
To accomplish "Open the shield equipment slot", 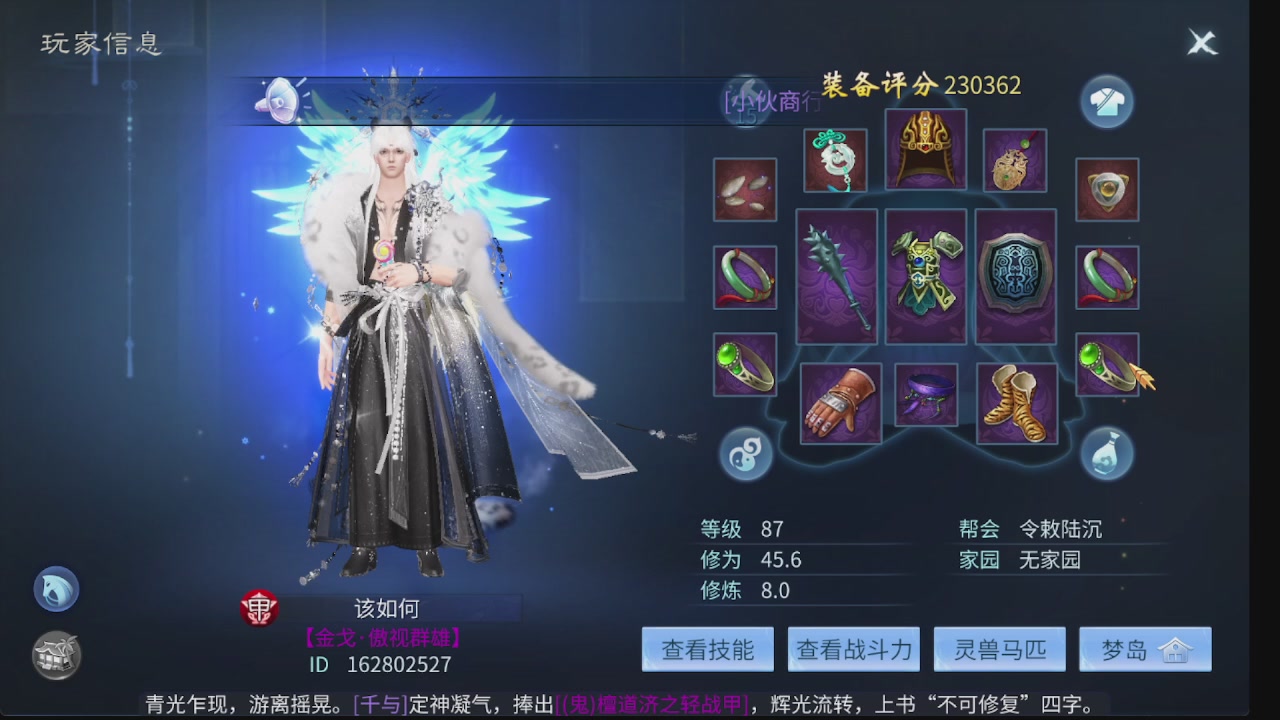I will (1015, 275).
